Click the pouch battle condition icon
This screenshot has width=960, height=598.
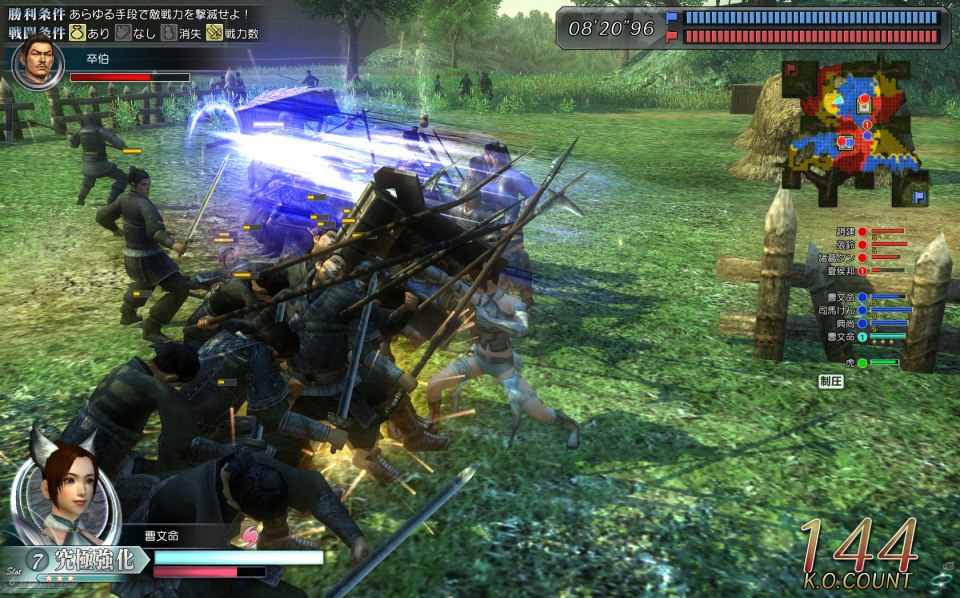tap(76, 33)
